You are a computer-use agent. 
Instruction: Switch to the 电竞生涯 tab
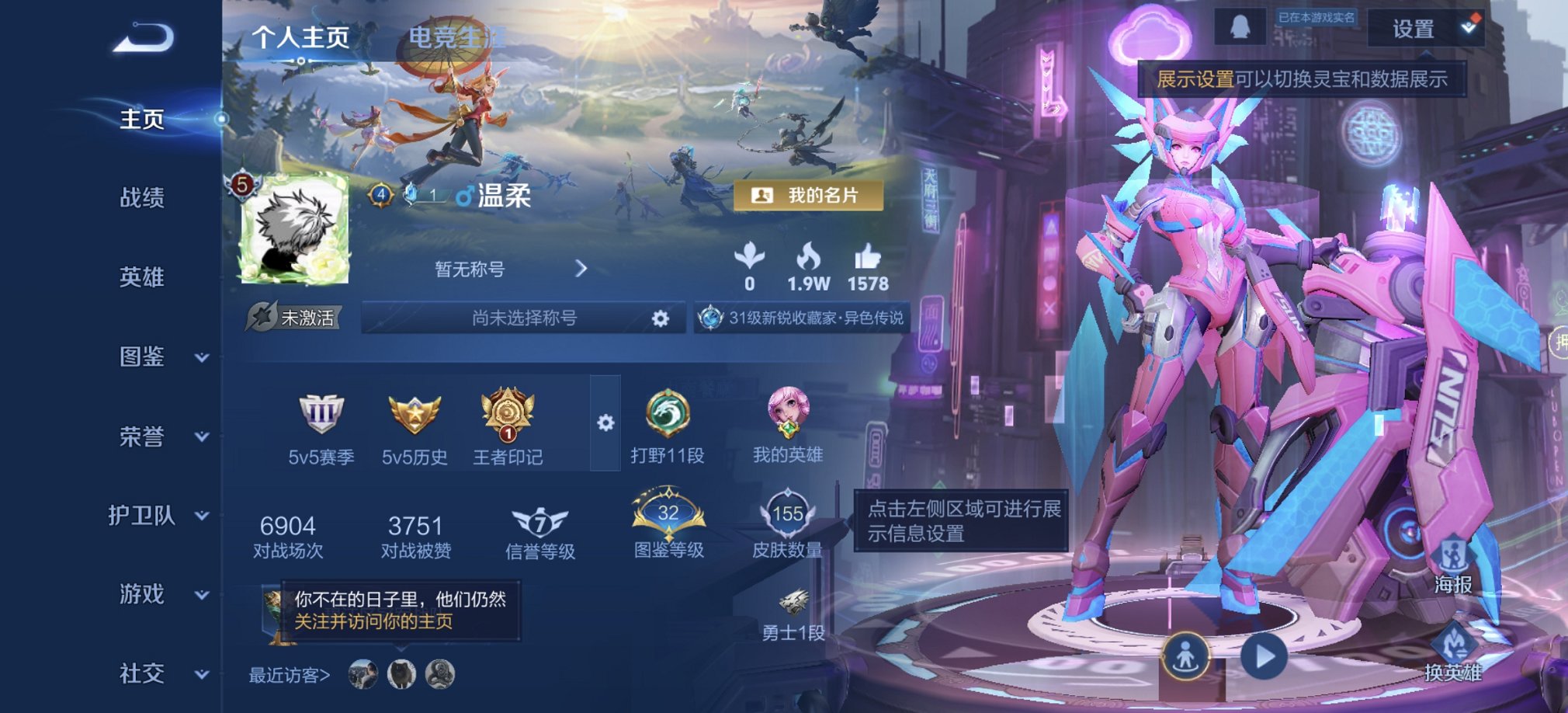(x=456, y=37)
